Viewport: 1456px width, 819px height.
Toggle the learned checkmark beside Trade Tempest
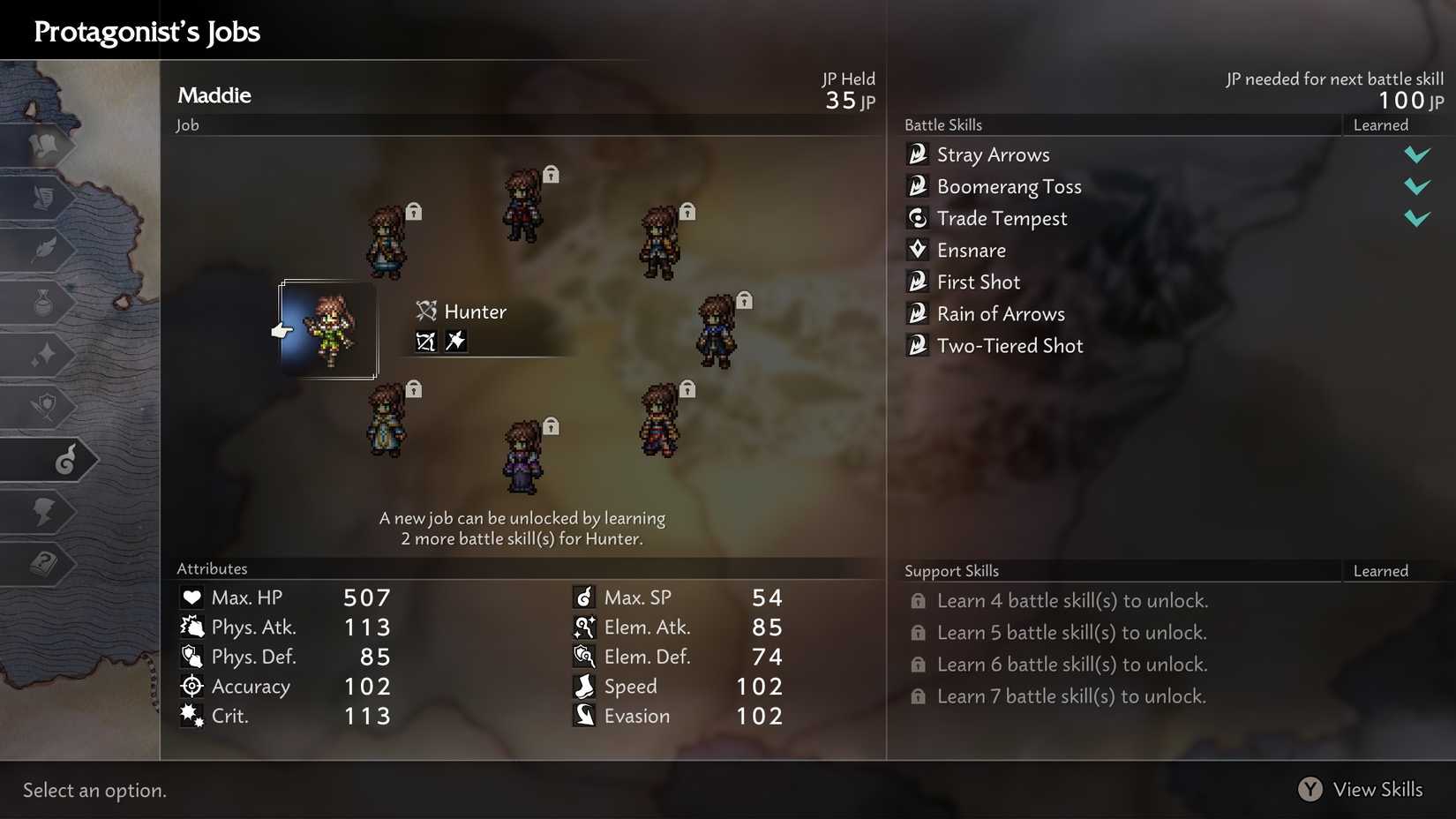pos(1416,218)
